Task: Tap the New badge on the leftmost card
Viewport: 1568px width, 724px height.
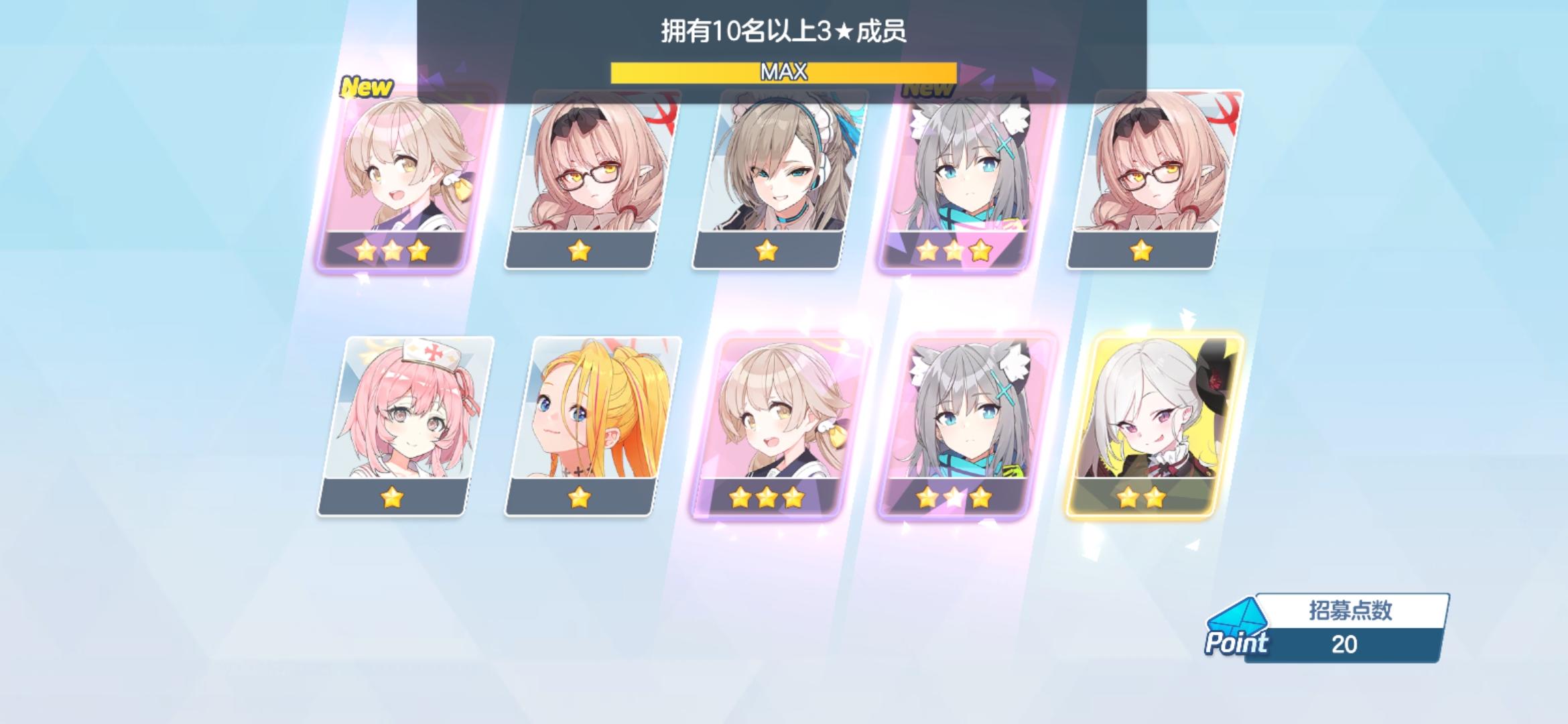Action: (365, 85)
